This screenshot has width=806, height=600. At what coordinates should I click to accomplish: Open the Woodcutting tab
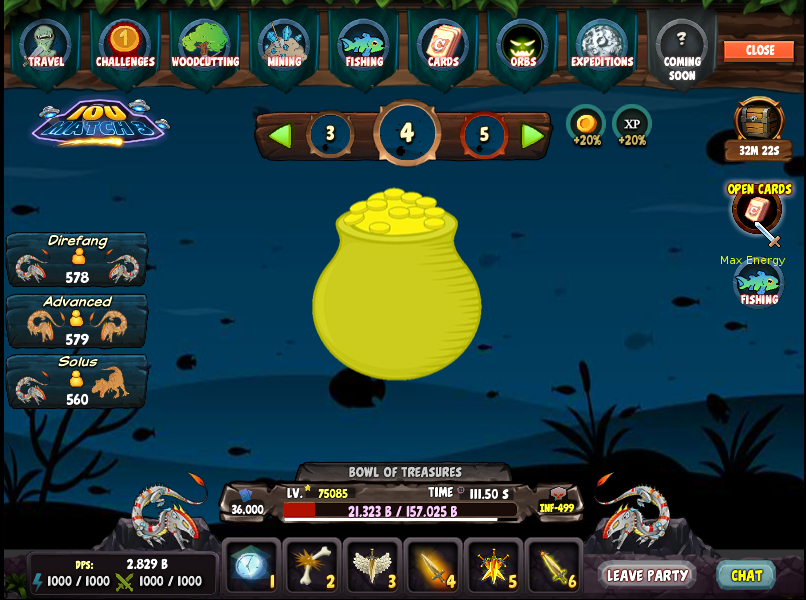point(205,46)
